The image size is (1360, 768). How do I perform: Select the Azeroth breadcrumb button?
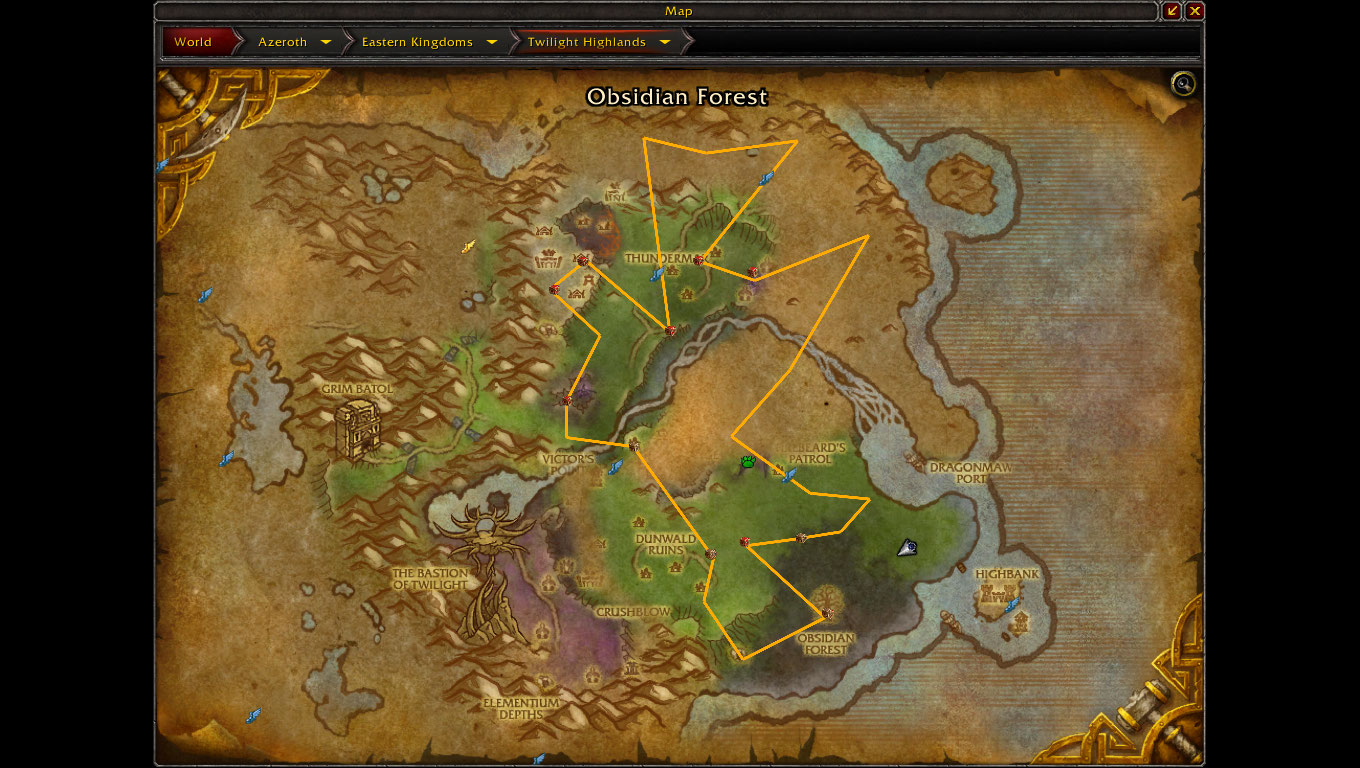click(x=282, y=42)
